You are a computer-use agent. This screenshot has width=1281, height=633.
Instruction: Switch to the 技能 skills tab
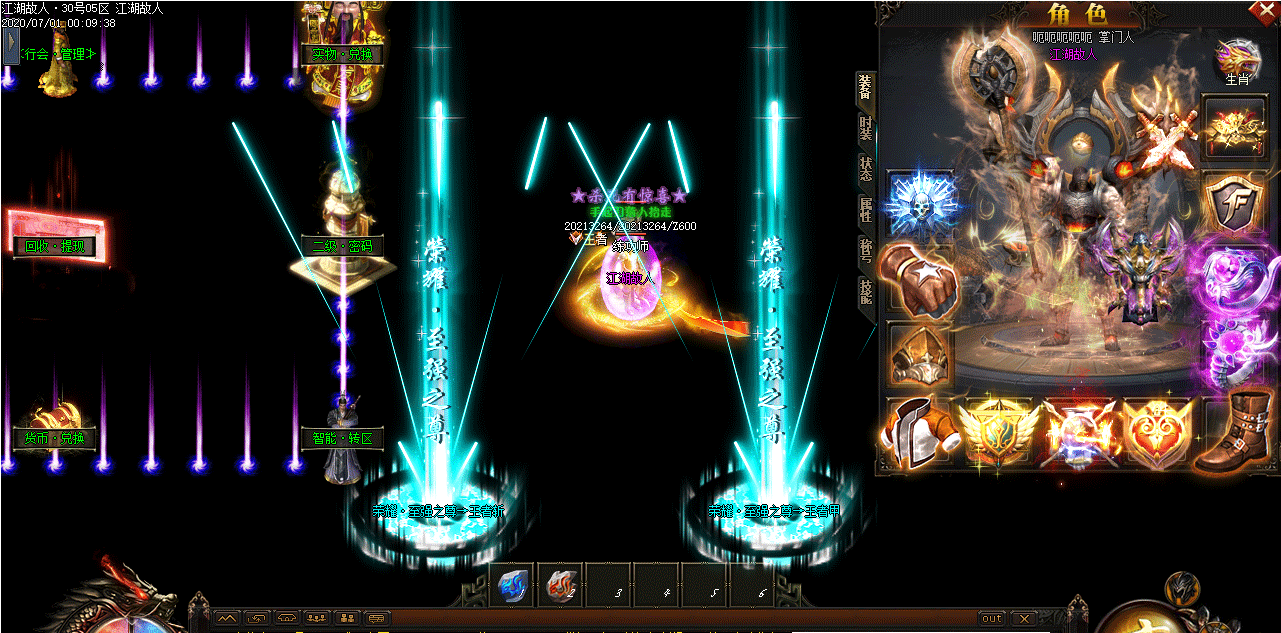[x=866, y=292]
